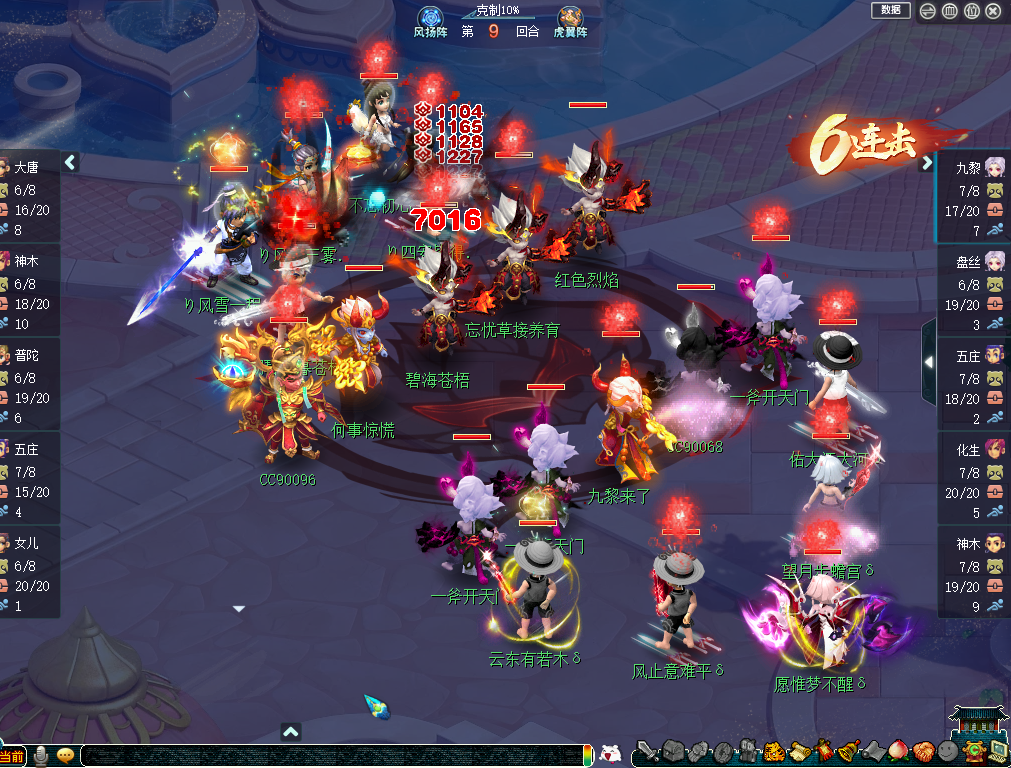Open the tiger head icon in toolbar
The height and width of the screenshot is (768, 1011).
[x=773, y=752]
